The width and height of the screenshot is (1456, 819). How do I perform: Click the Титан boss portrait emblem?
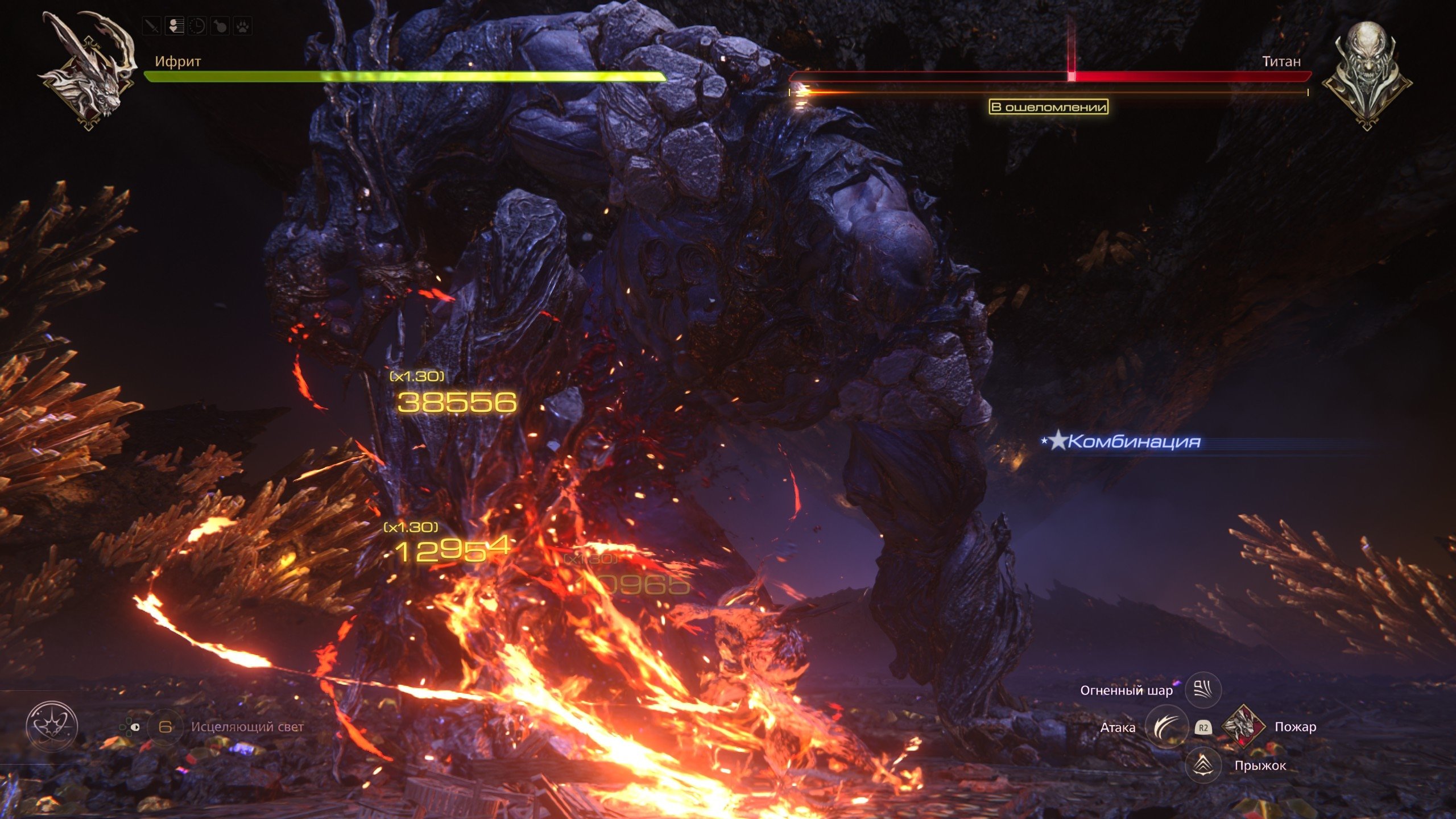coord(1366,74)
